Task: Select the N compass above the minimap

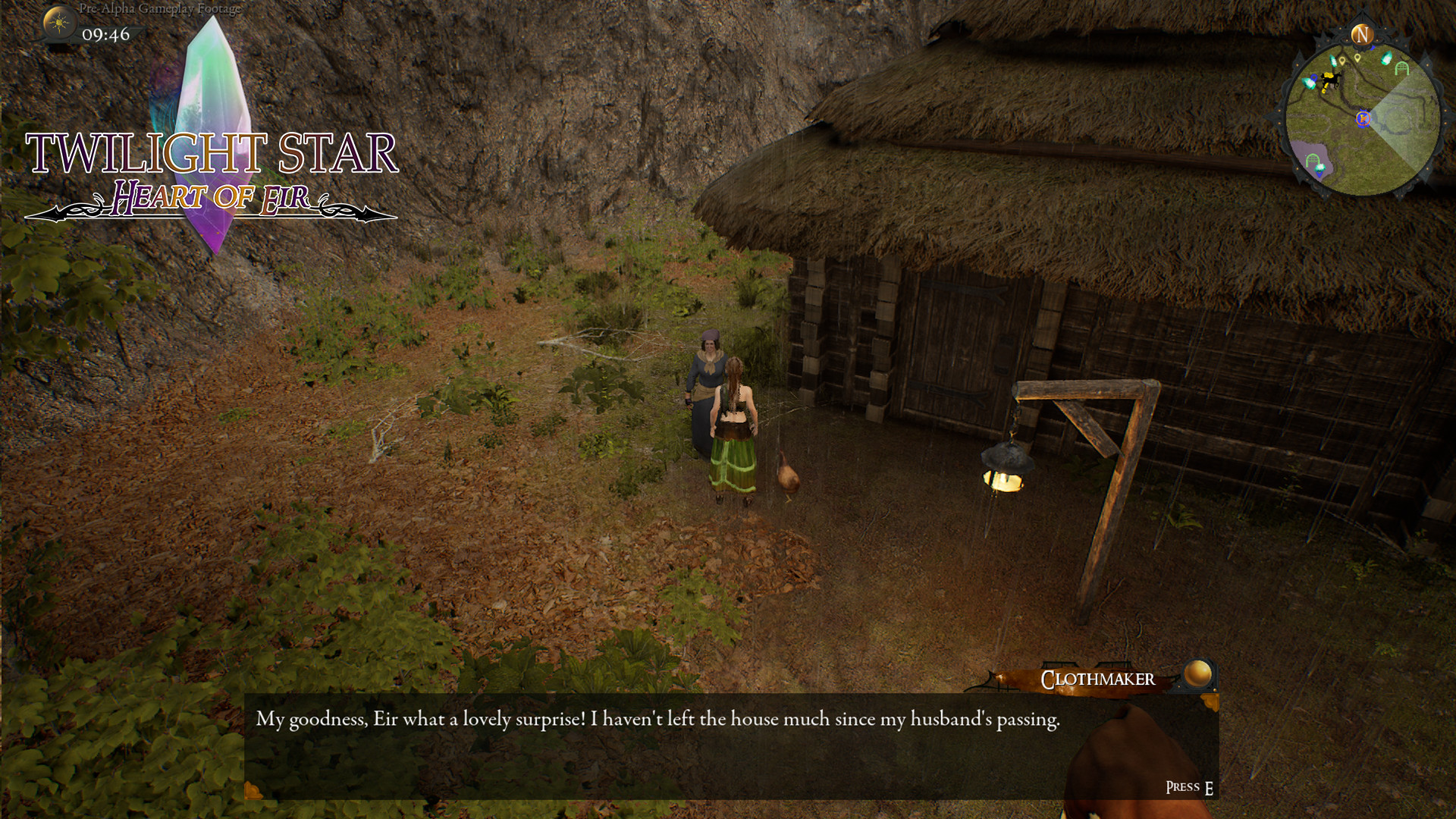Action: click(x=1362, y=34)
